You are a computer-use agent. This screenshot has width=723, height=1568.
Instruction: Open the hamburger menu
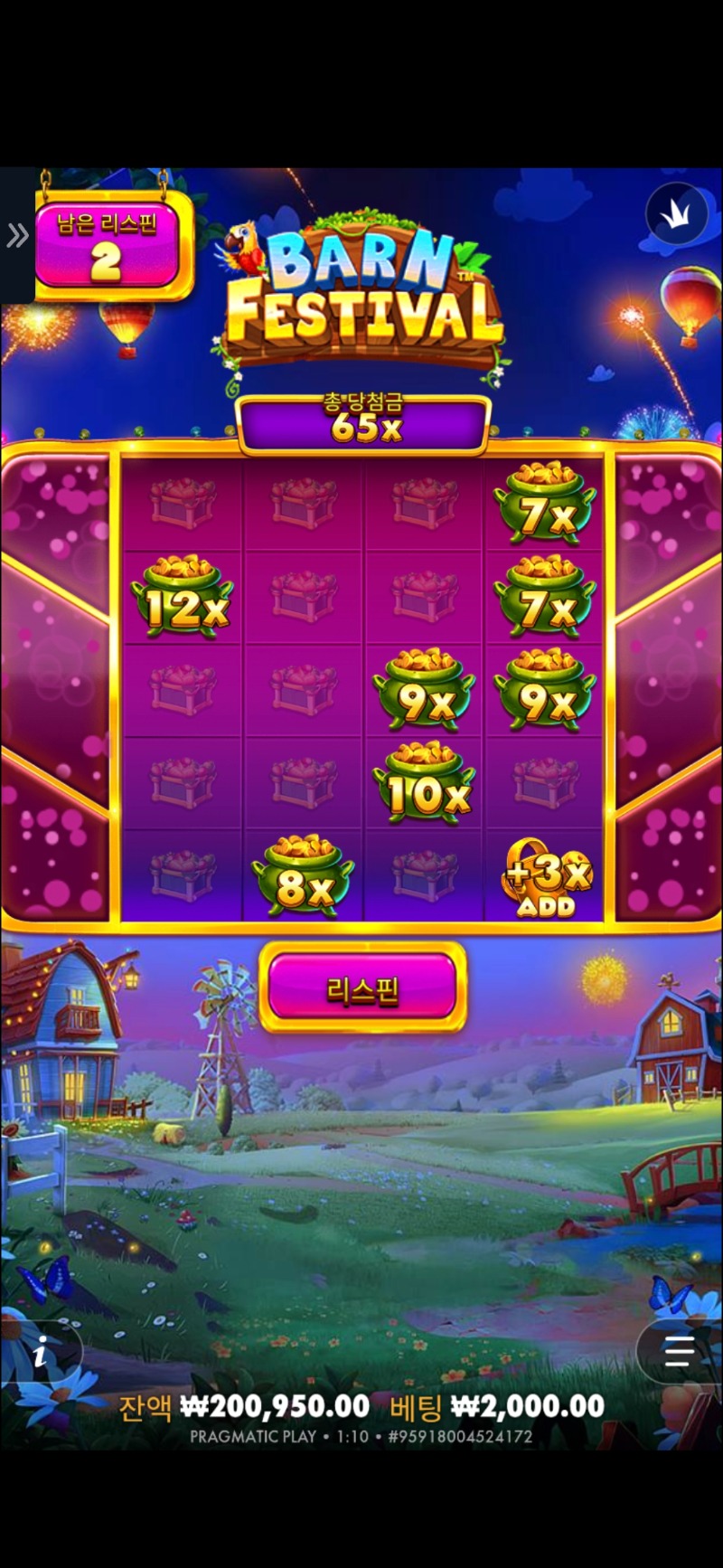[x=678, y=1352]
